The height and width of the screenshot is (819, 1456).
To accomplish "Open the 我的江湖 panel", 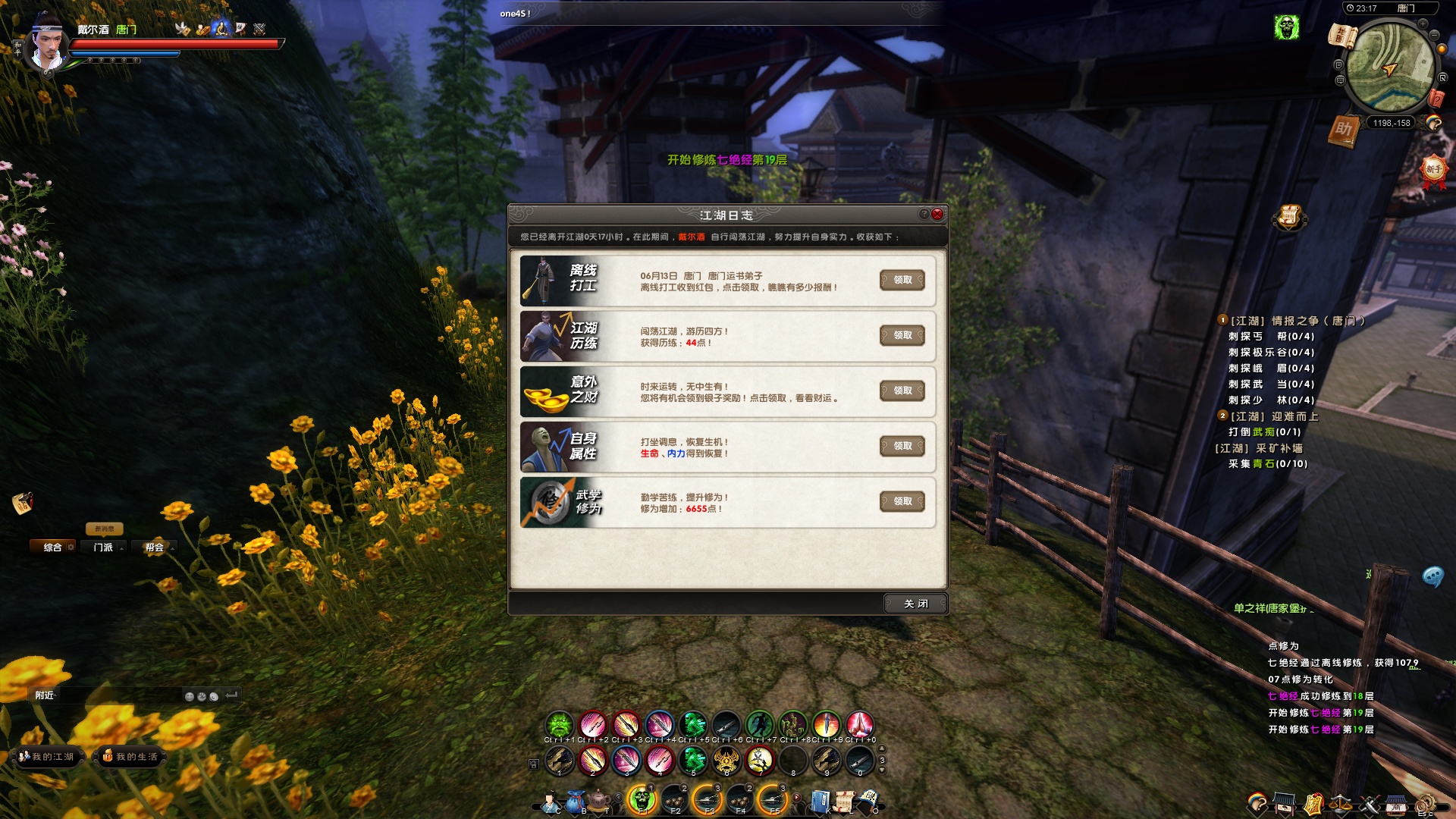I will point(47,757).
